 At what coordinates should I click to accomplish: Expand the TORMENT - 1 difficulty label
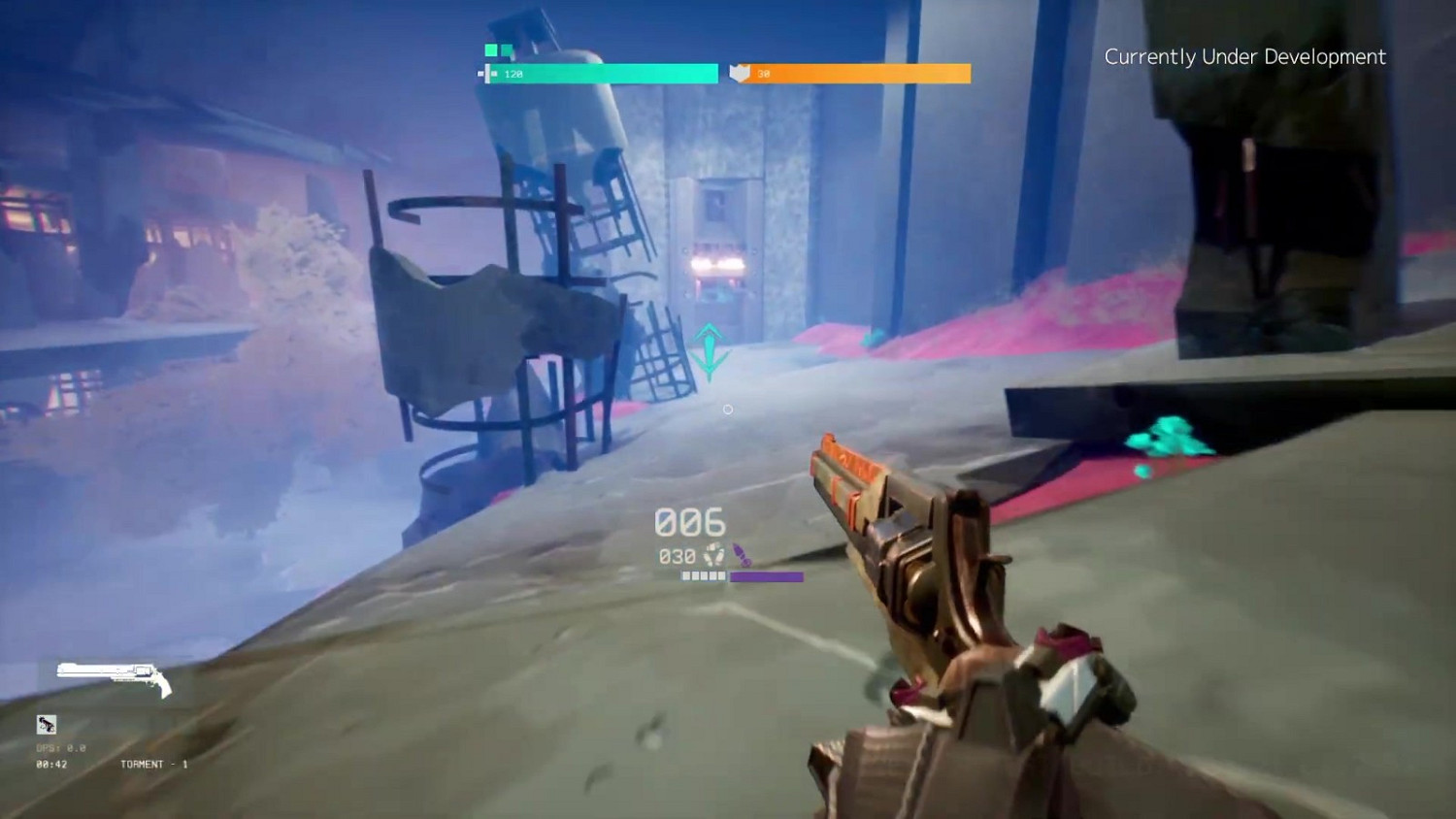[x=152, y=764]
